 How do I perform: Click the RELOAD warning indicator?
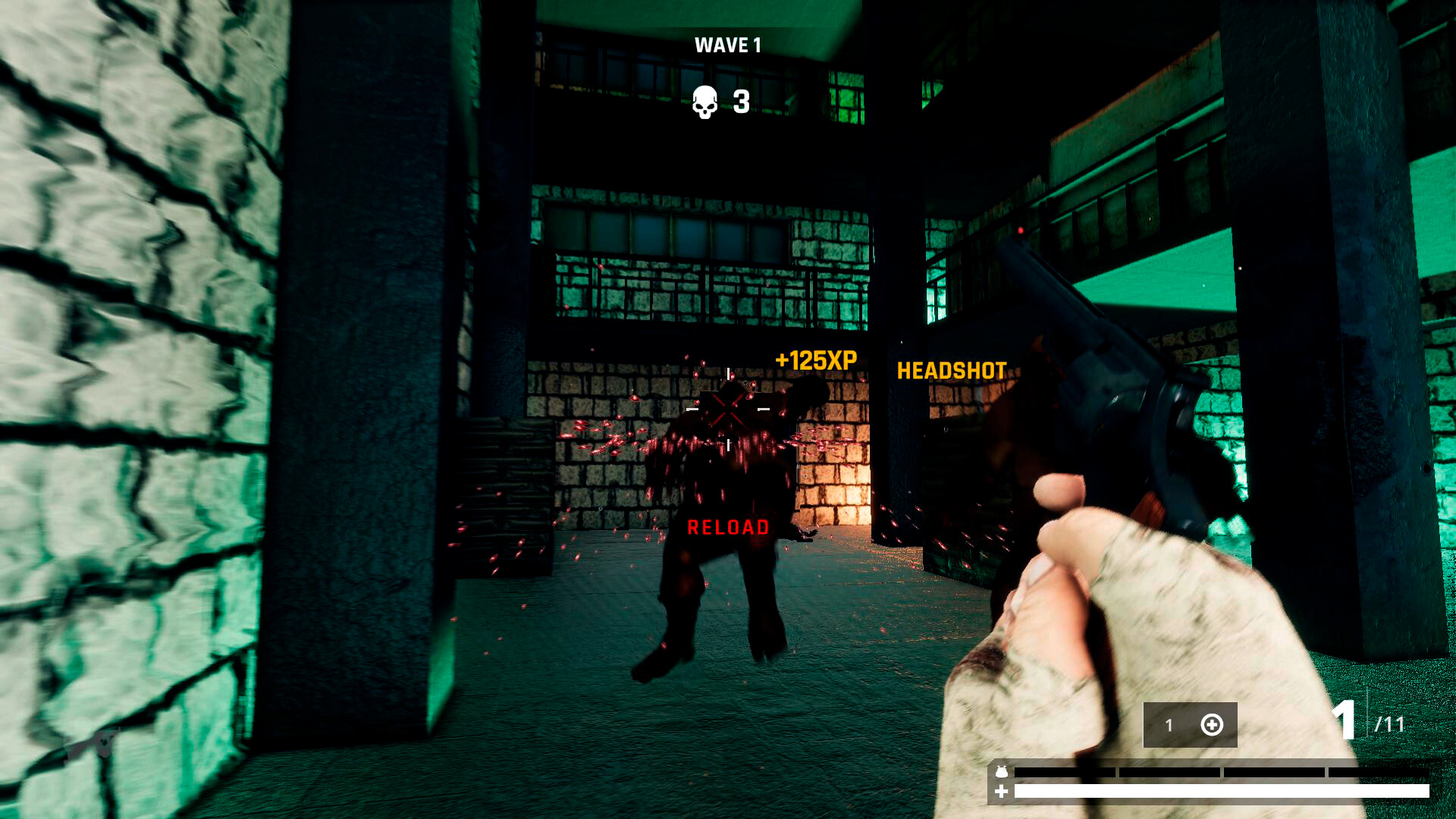click(728, 526)
